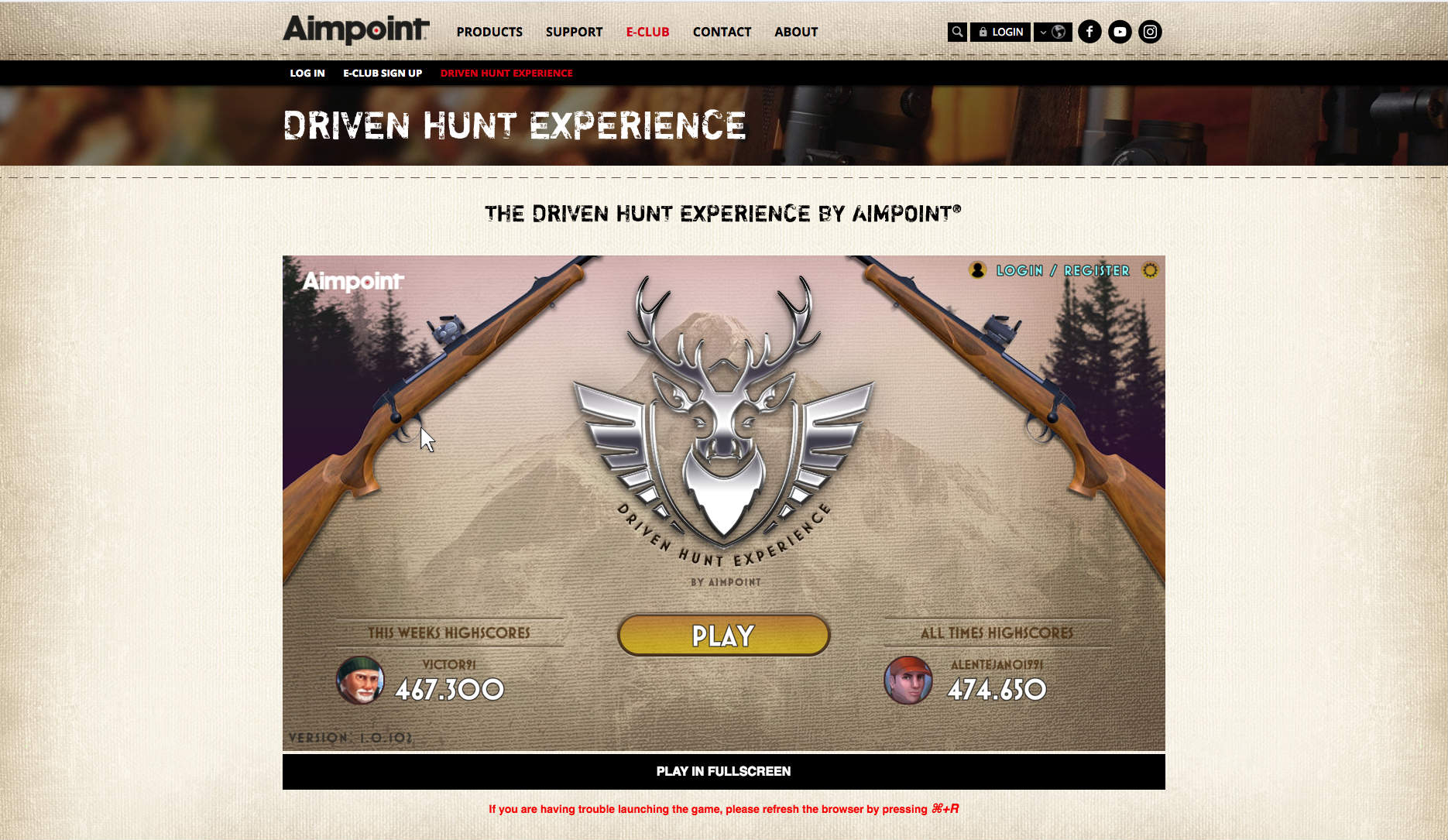Screen dimensions: 1448x840
Task: Click the main Aimpoint logo at top left
Action: tap(353, 29)
